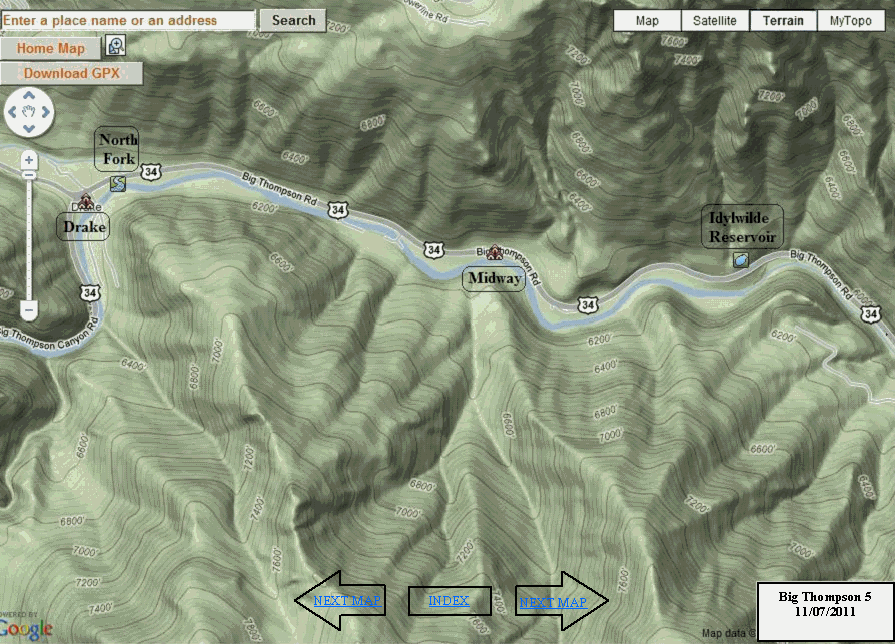Download the GPX file
Image resolution: width=895 pixels, height=644 pixels.
71,73
